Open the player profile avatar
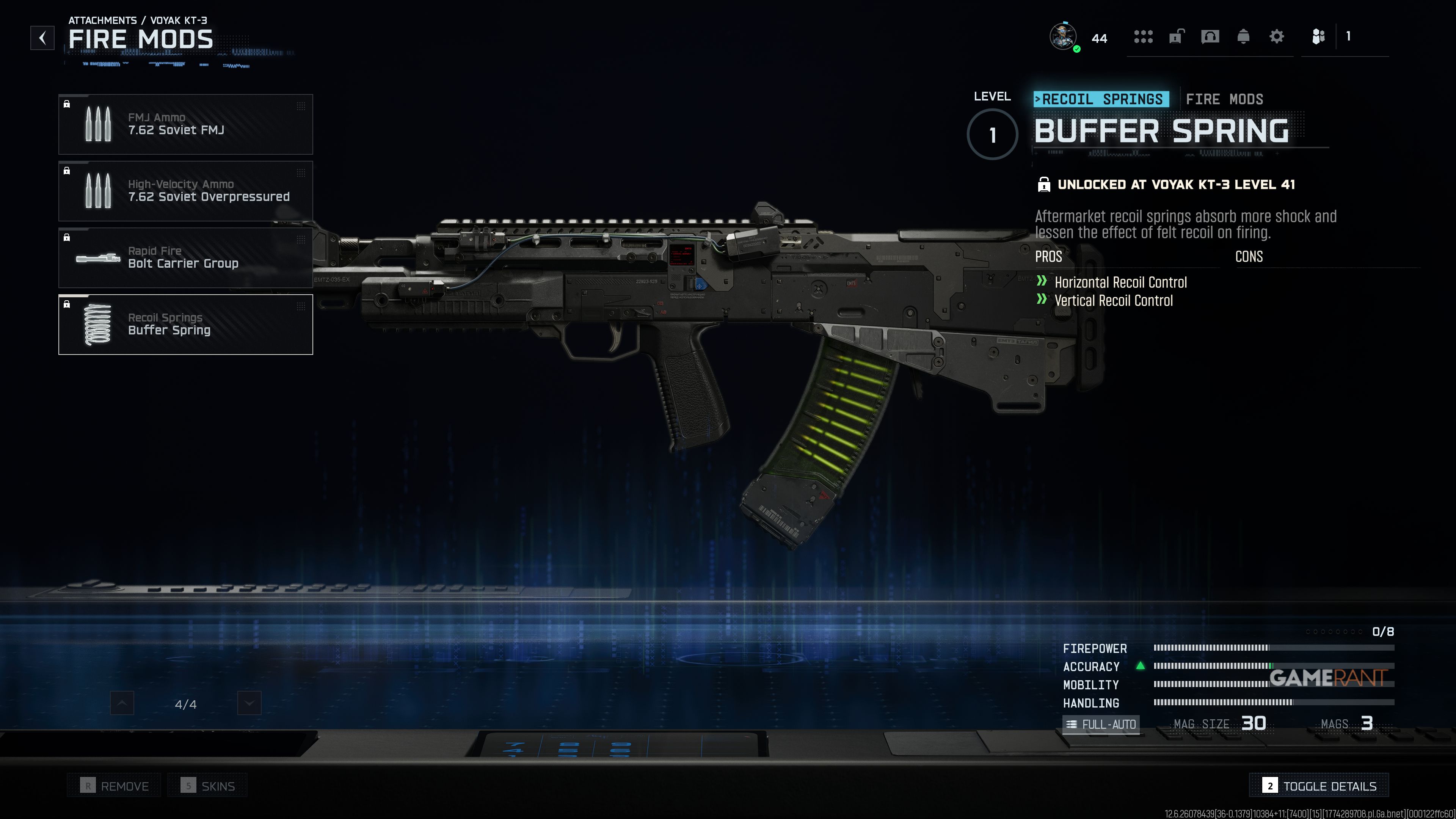 pos(1063,37)
